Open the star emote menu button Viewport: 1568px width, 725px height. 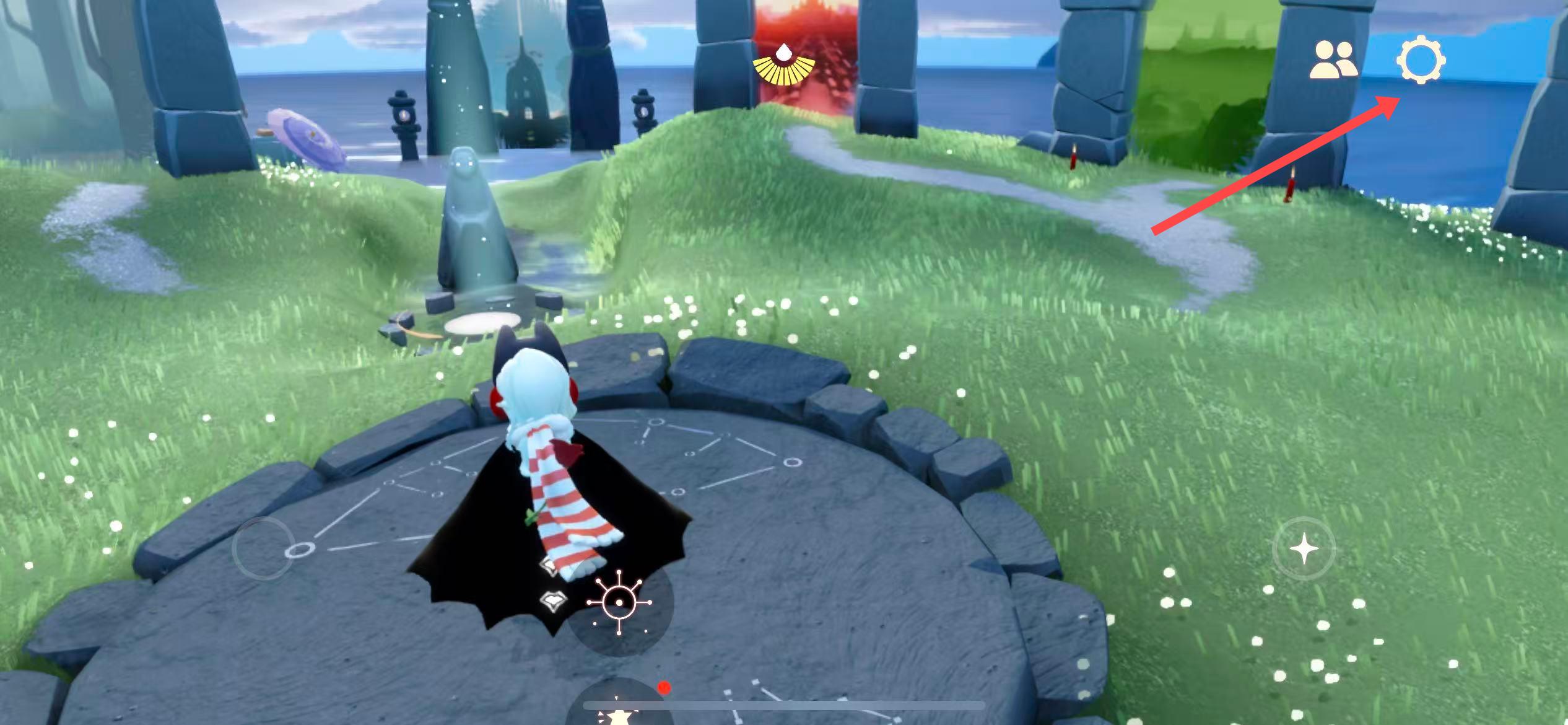[619, 713]
